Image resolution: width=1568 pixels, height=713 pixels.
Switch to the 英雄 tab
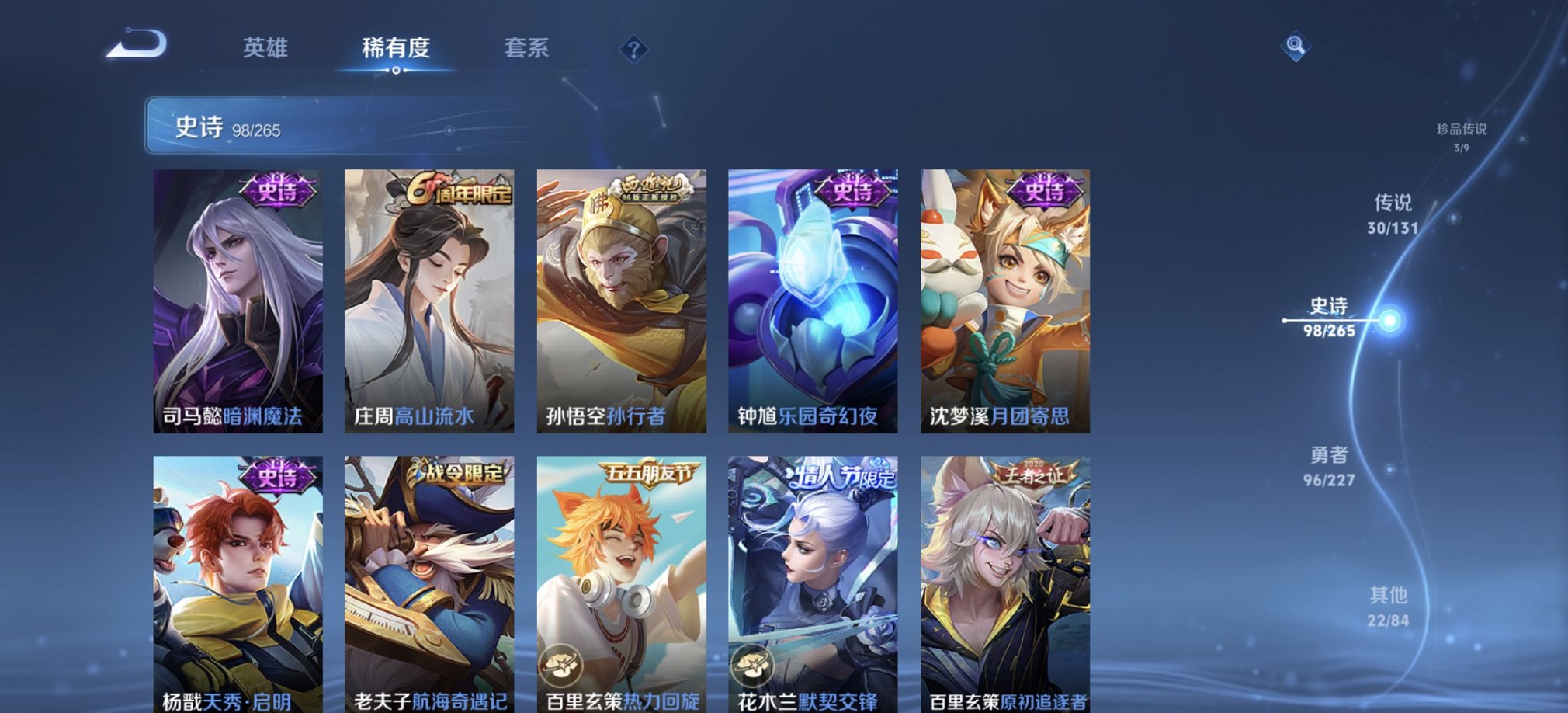tap(264, 48)
